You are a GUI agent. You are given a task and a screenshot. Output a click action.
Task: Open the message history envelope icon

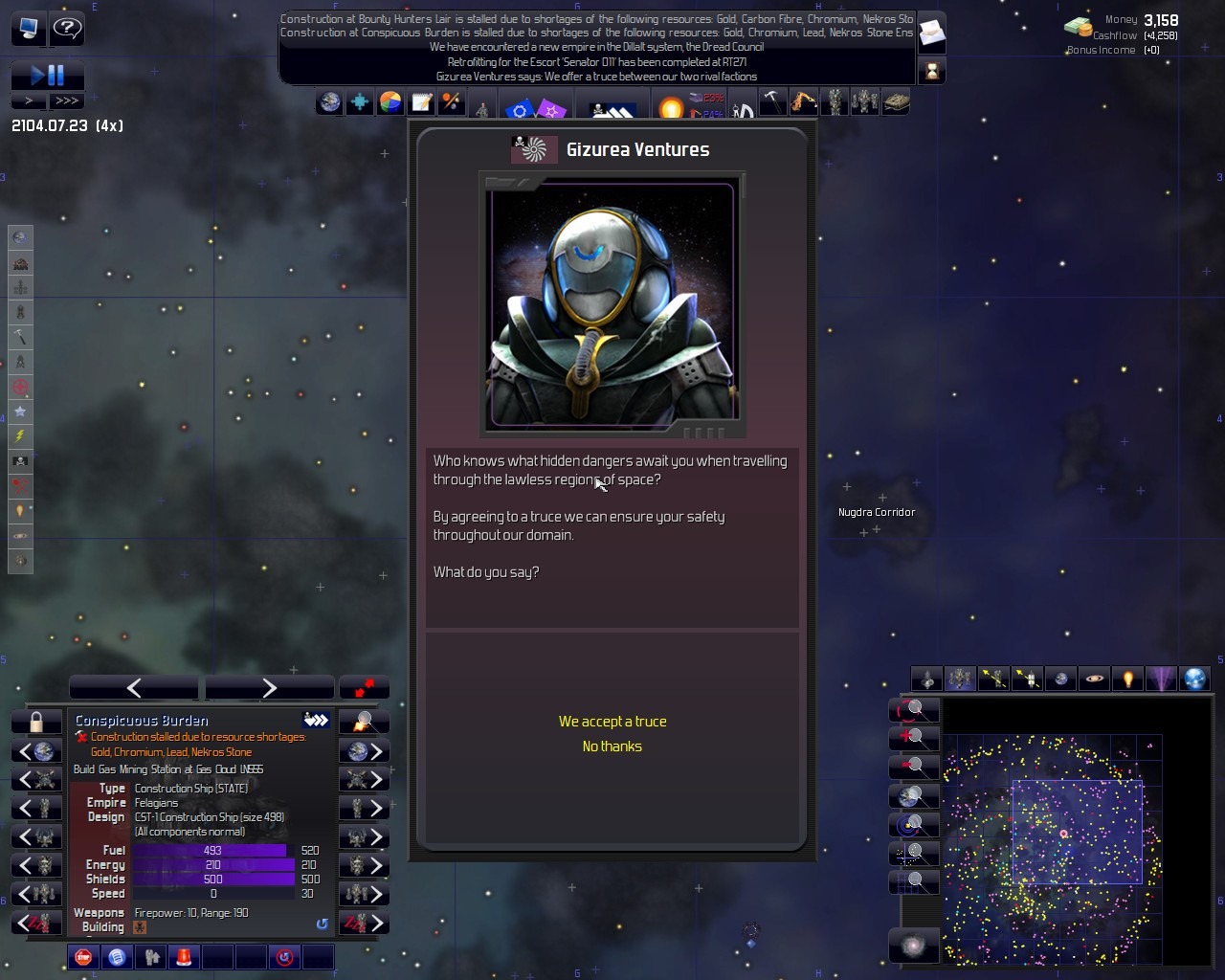931,34
